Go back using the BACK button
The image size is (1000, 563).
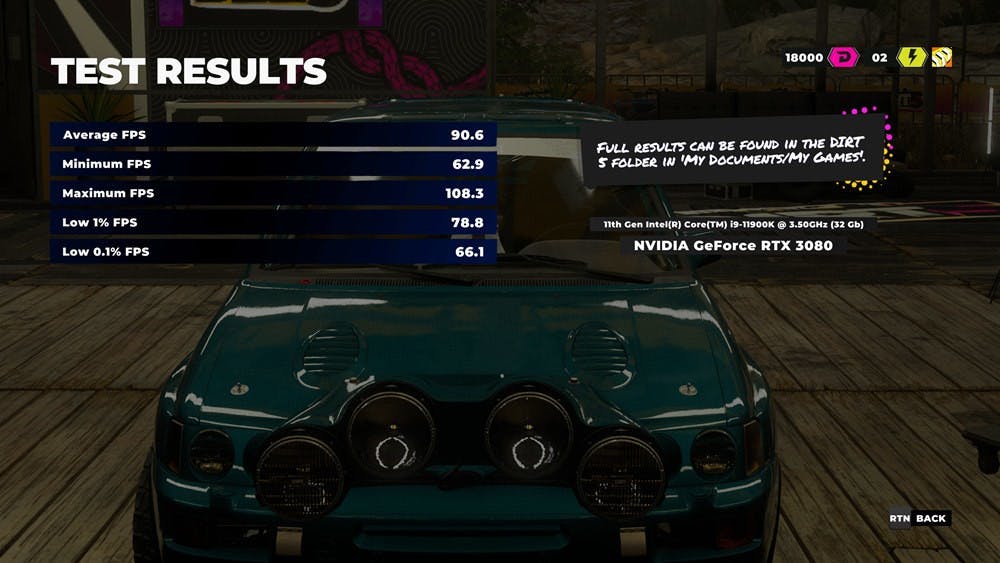pyautogui.click(x=930, y=518)
